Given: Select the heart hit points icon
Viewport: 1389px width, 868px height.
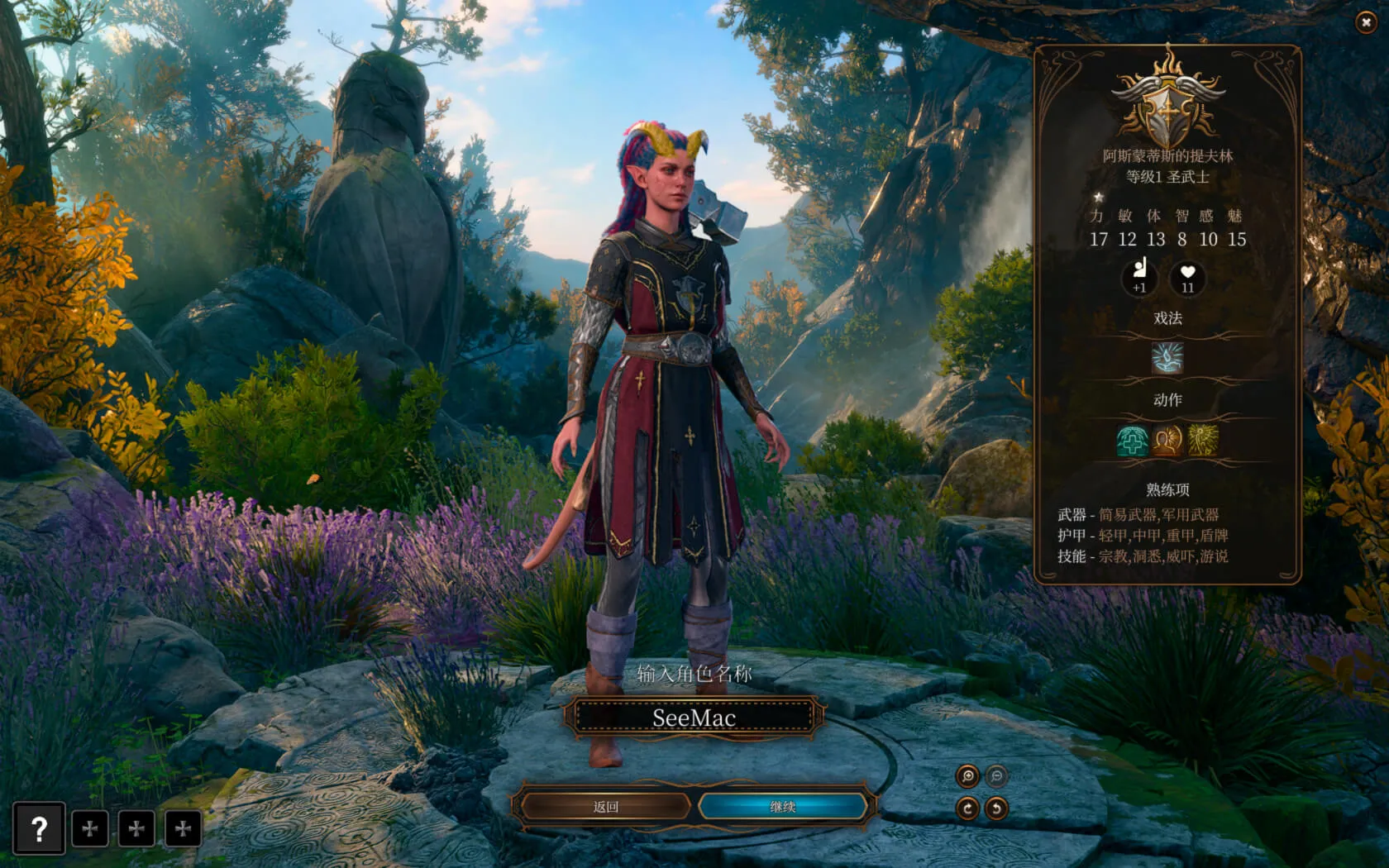Looking at the screenshot, I should 1188,277.
